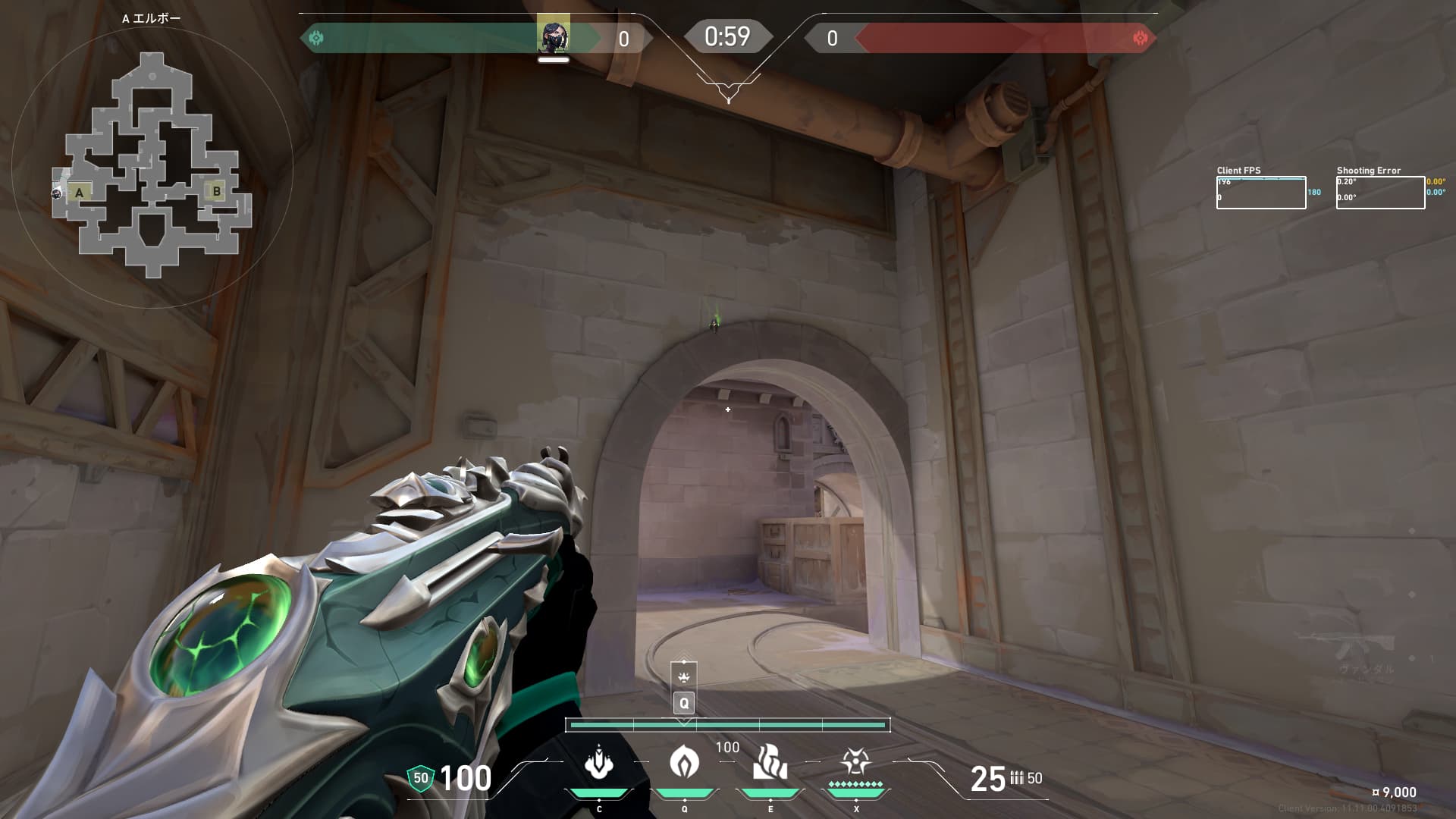Click the red team icon on the score bar
This screenshot has width=1456, height=819.
(1139, 38)
